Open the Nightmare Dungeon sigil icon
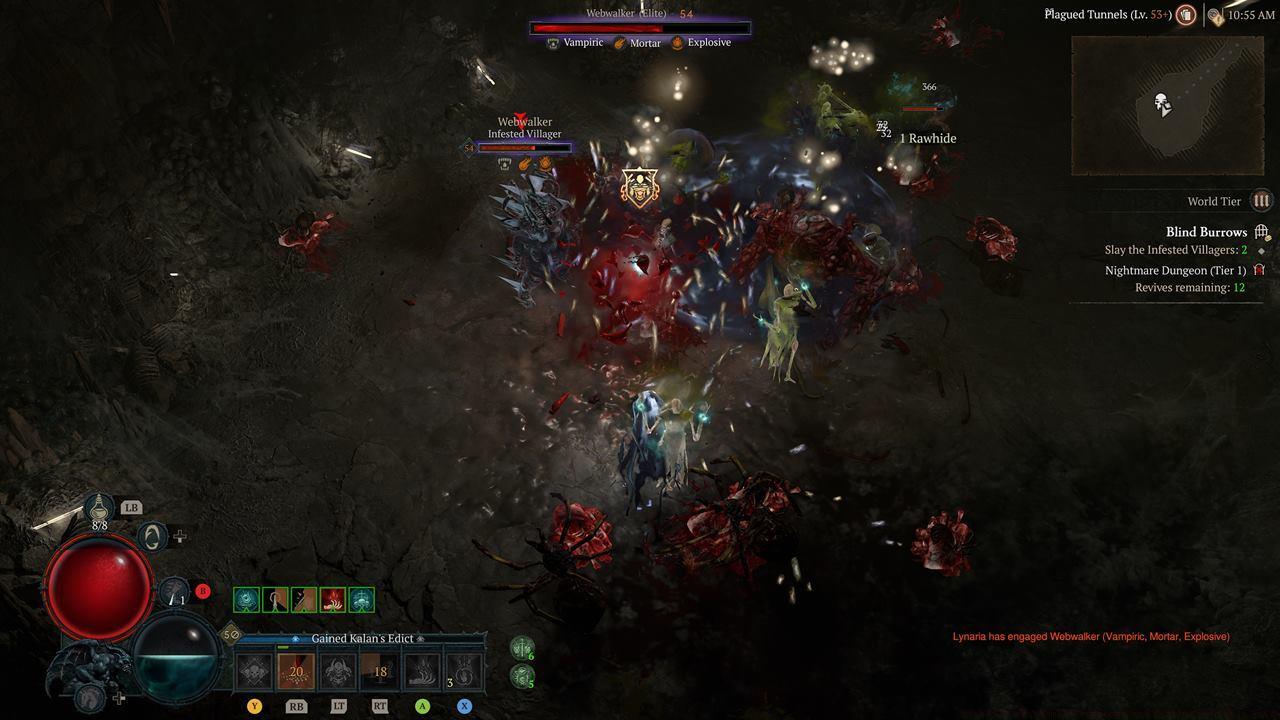Viewport: 1280px width, 720px height. (1260, 270)
